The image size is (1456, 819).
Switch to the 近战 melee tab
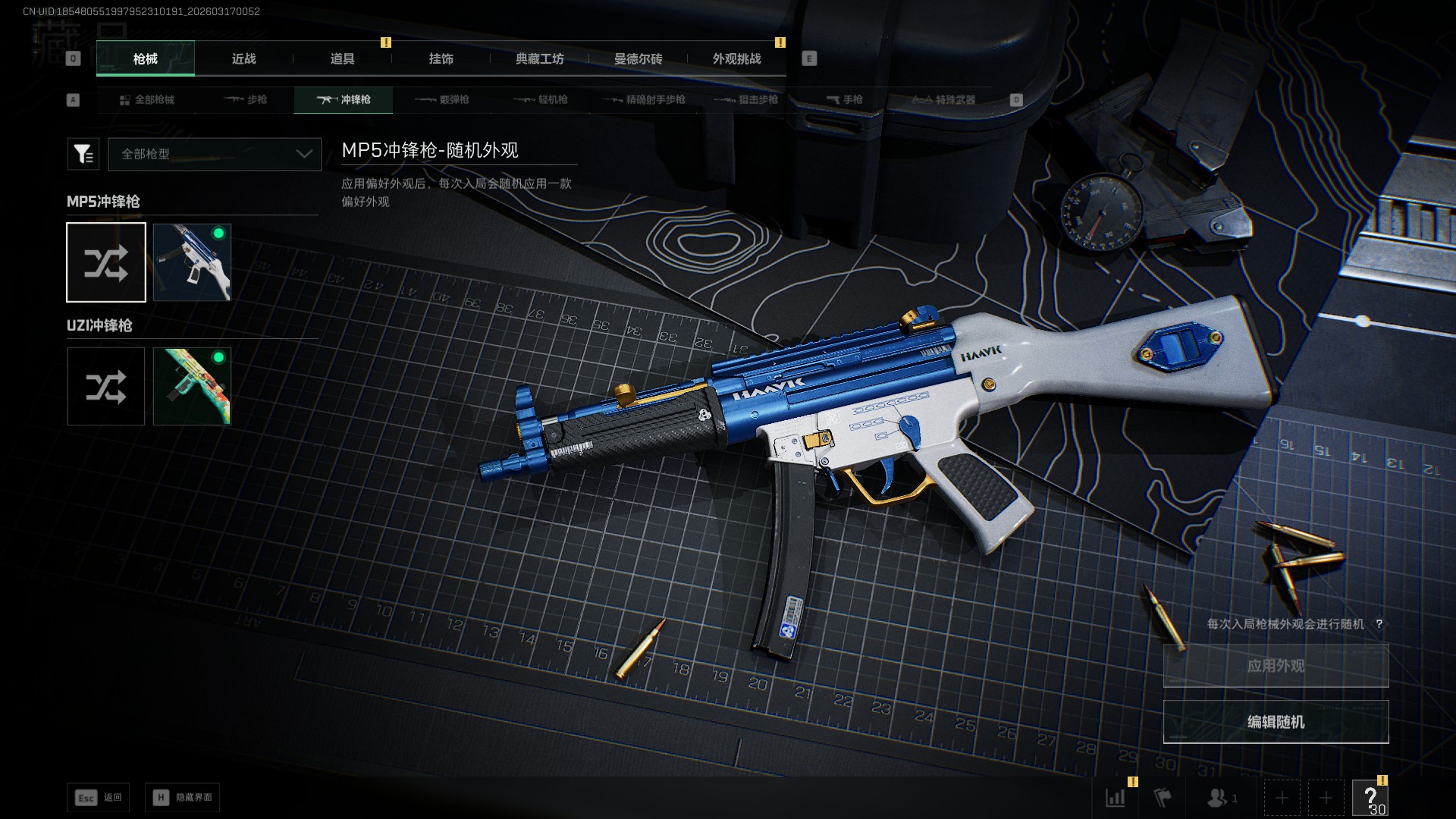click(x=243, y=59)
